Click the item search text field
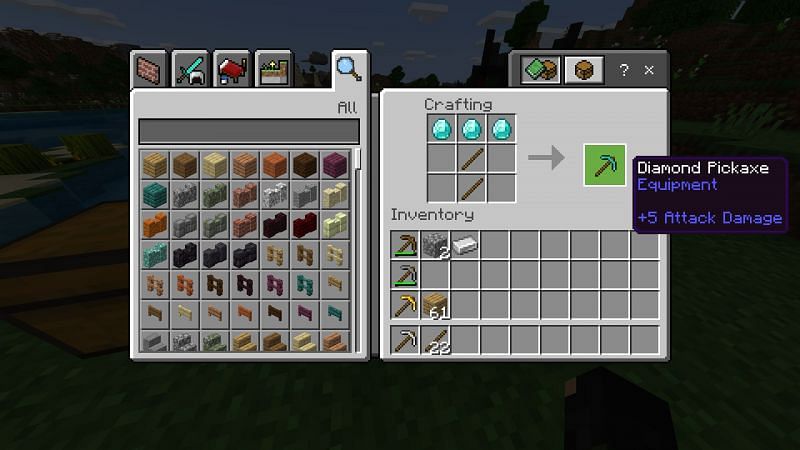Image resolution: width=800 pixels, height=450 pixels. click(248, 131)
